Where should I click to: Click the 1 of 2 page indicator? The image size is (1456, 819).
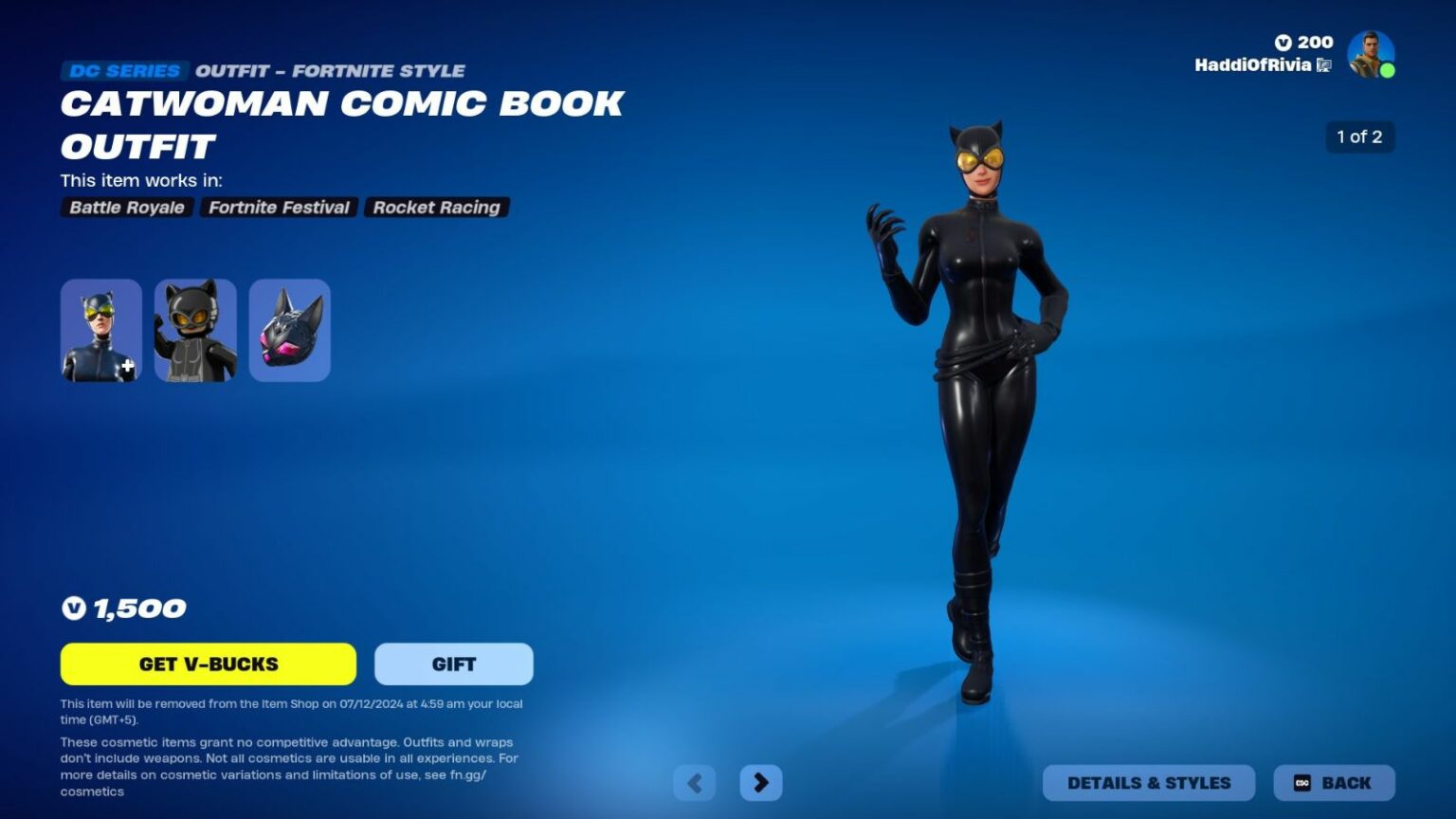(x=1360, y=136)
